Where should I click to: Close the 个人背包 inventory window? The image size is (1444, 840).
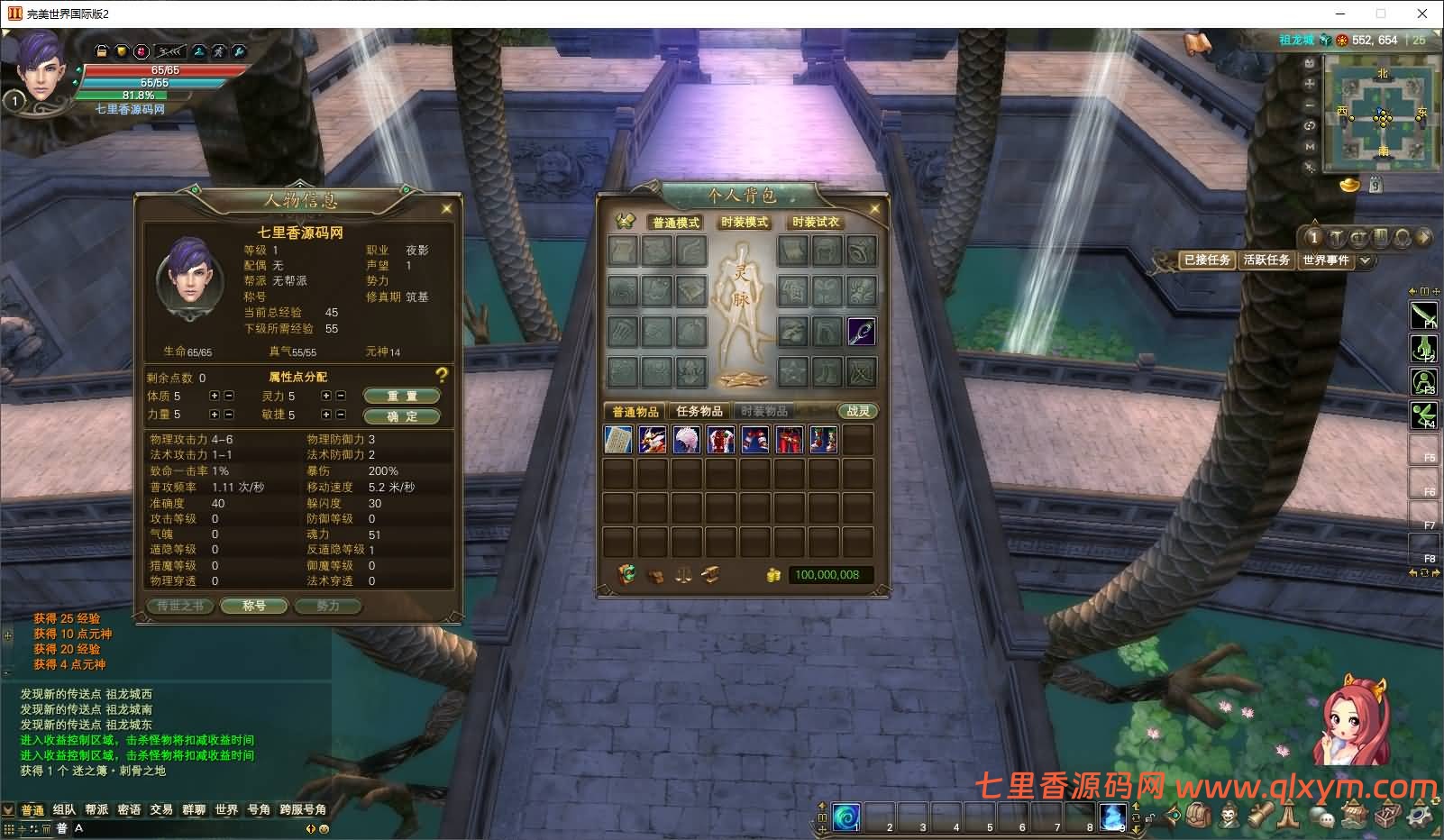(874, 208)
